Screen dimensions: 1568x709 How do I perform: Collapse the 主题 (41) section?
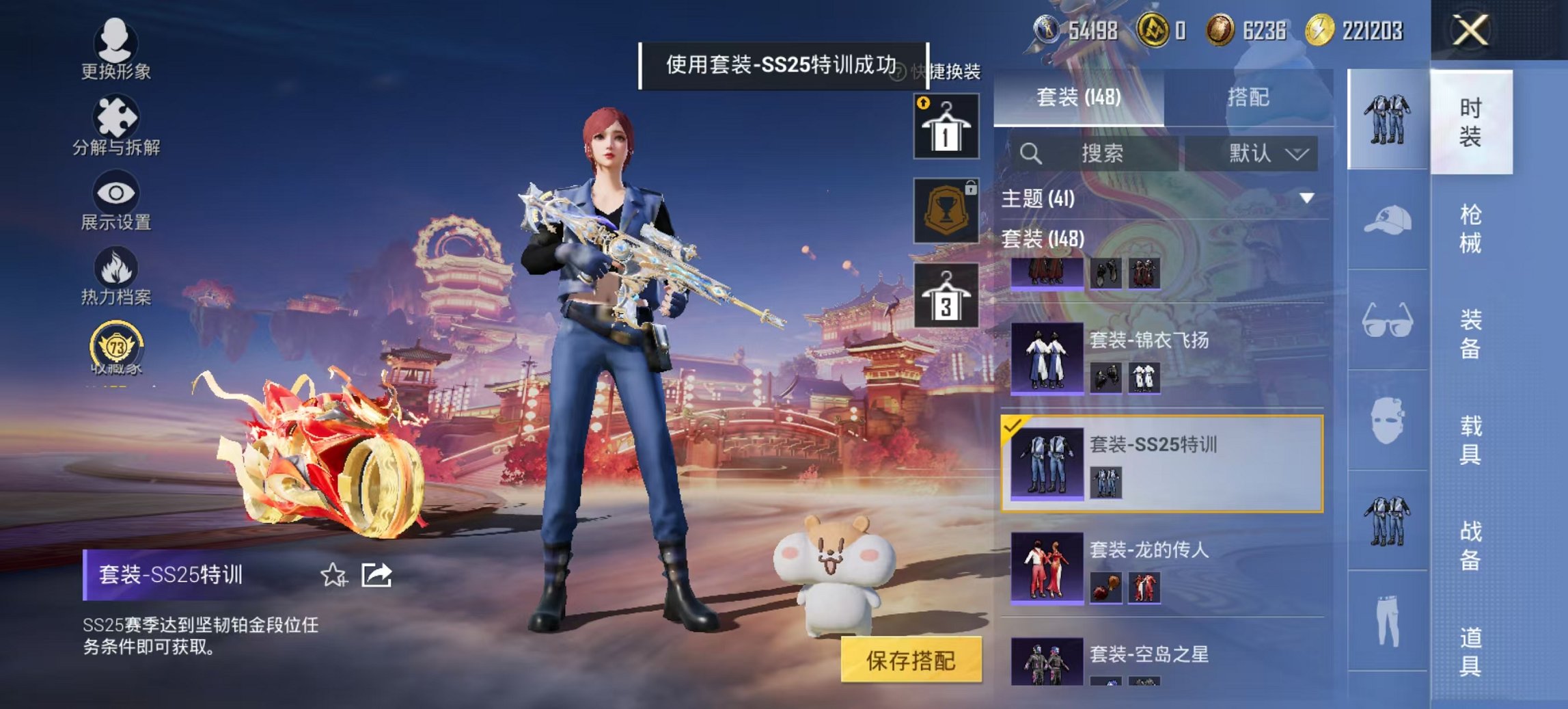click(1305, 197)
